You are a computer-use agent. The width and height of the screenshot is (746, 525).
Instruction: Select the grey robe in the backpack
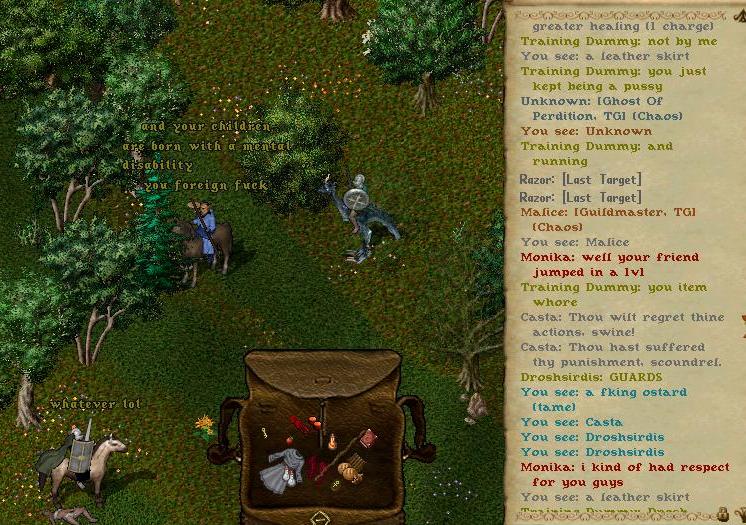click(x=279, y=468)
